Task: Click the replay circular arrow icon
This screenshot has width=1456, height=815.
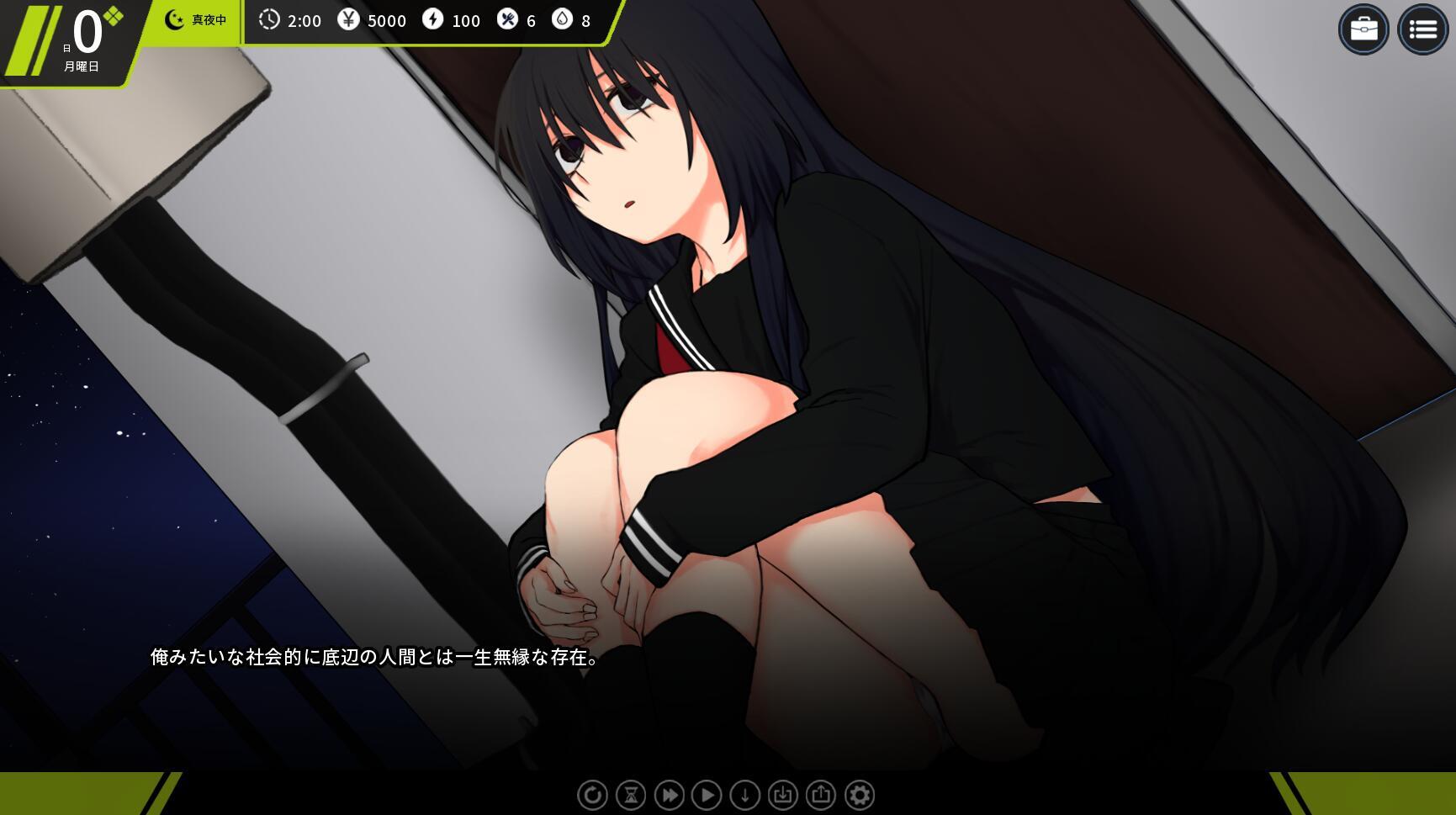Action: 593,794
